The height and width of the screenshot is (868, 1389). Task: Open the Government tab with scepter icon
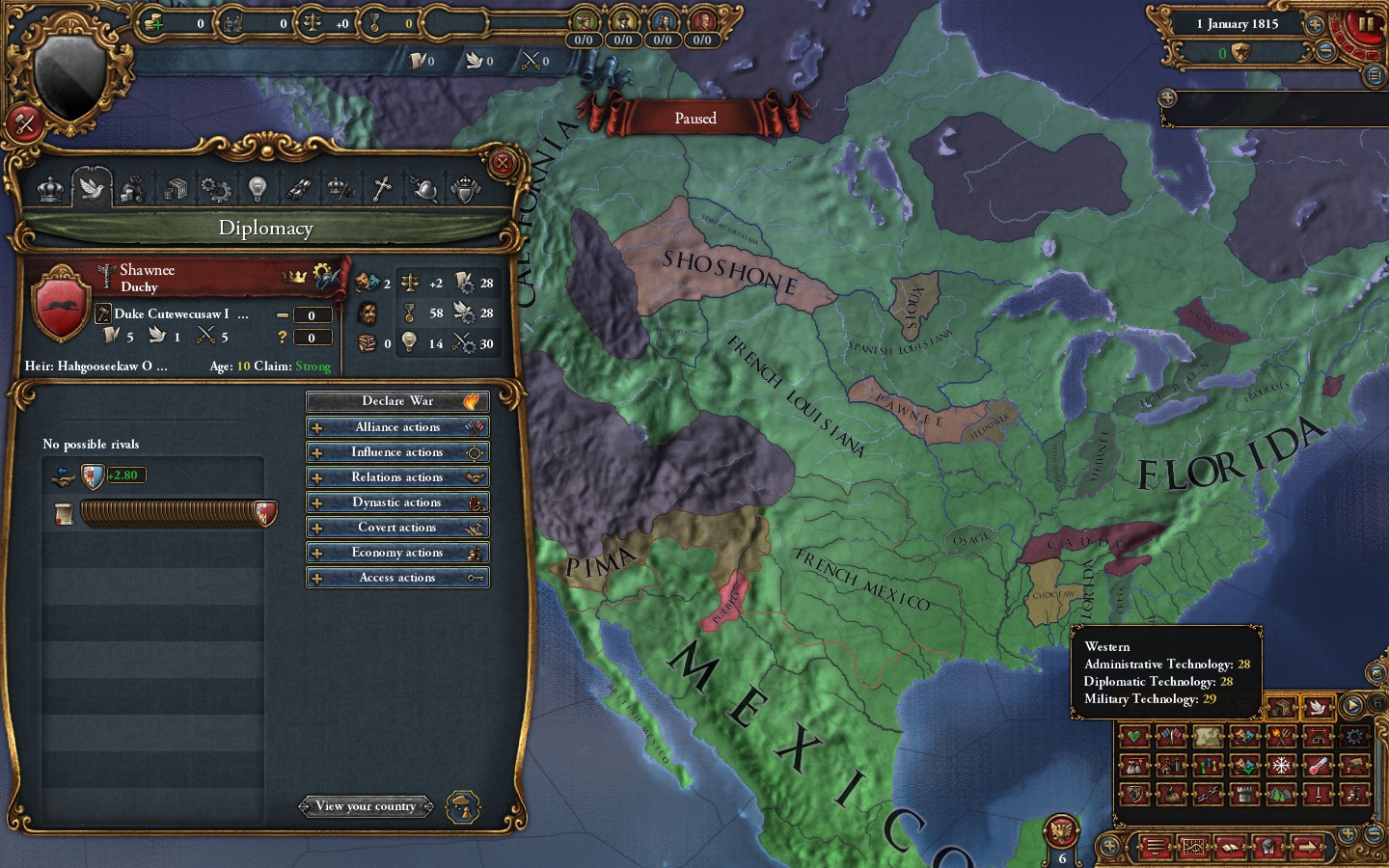[340, 188]
